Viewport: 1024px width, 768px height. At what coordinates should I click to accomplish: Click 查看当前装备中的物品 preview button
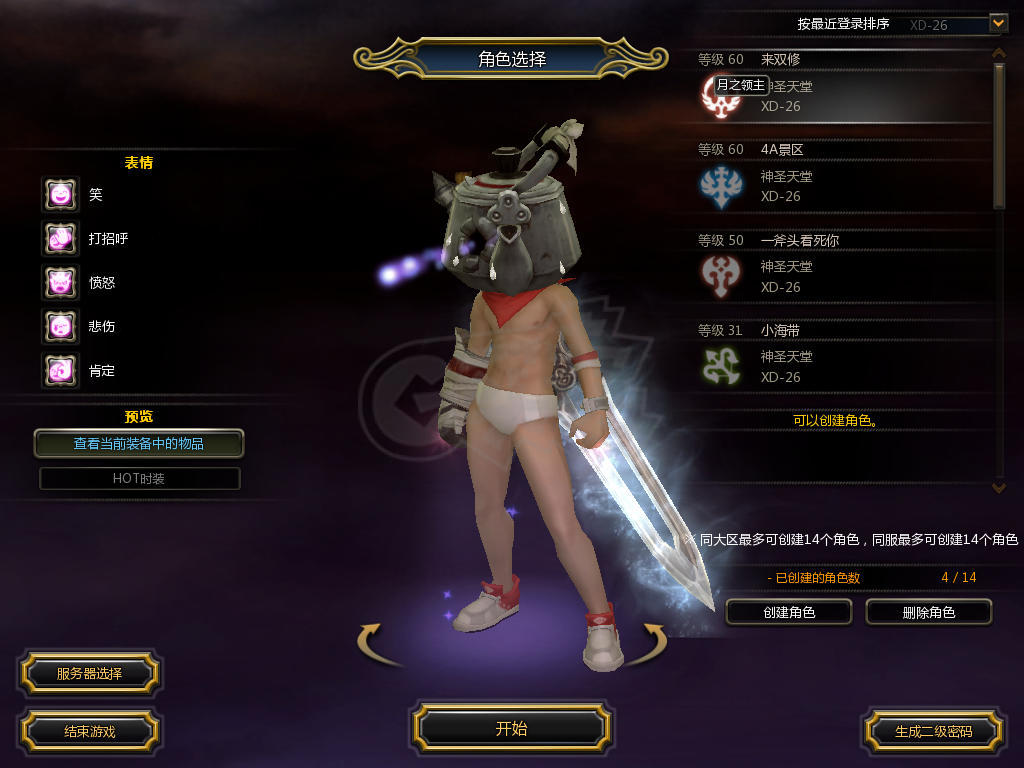click(x=139, y=443)
